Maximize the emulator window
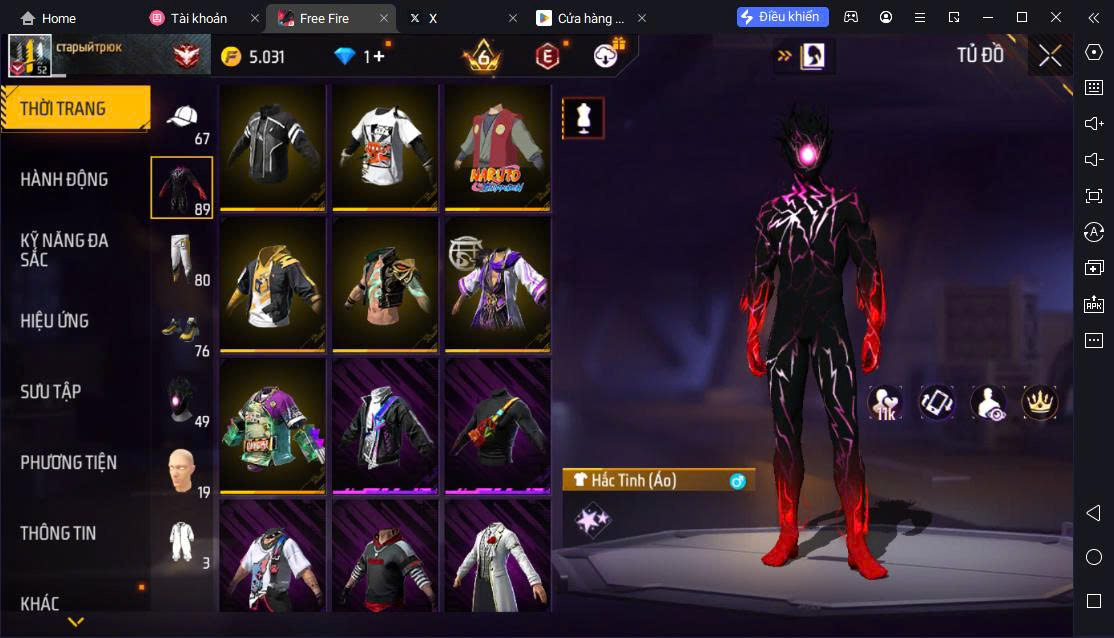1114x638 pixels. pyautogui.click(x=1021, y=17)
